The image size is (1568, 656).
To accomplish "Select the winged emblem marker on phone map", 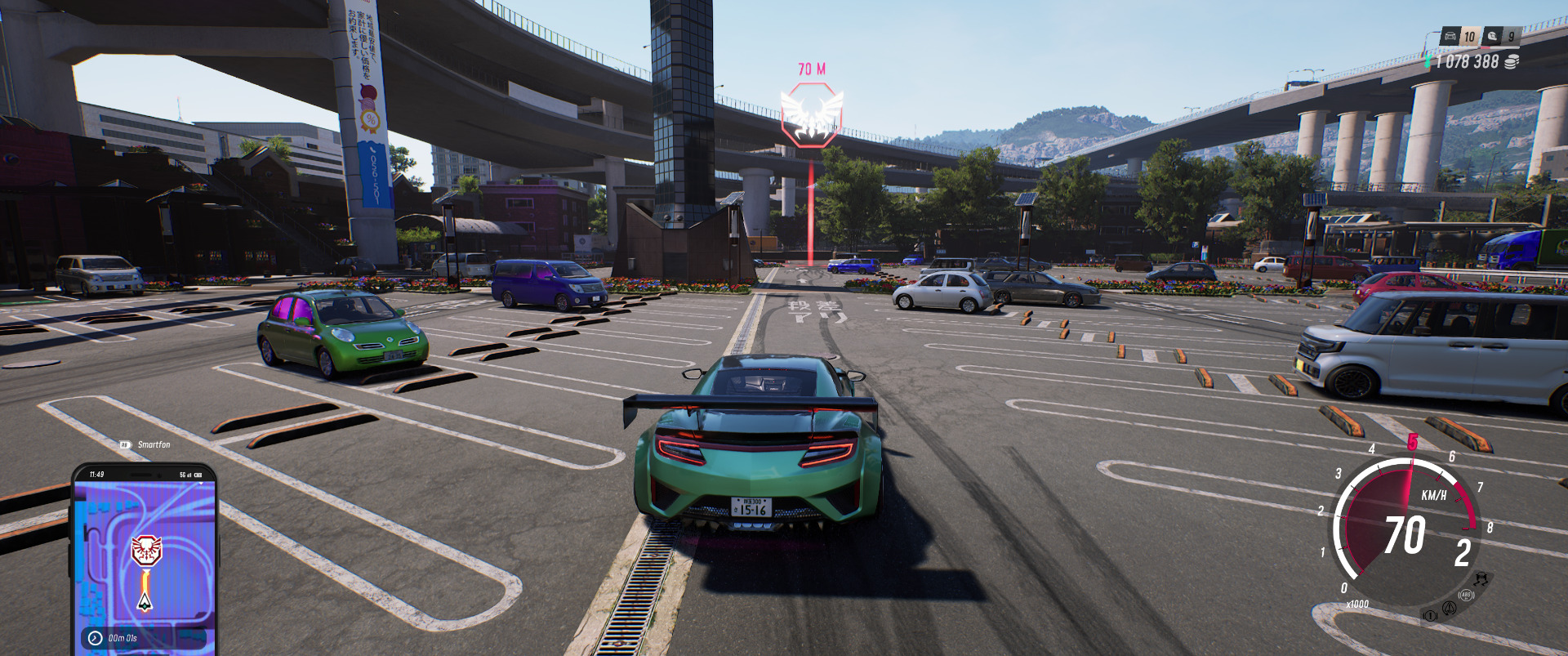I will click(147, 551).
